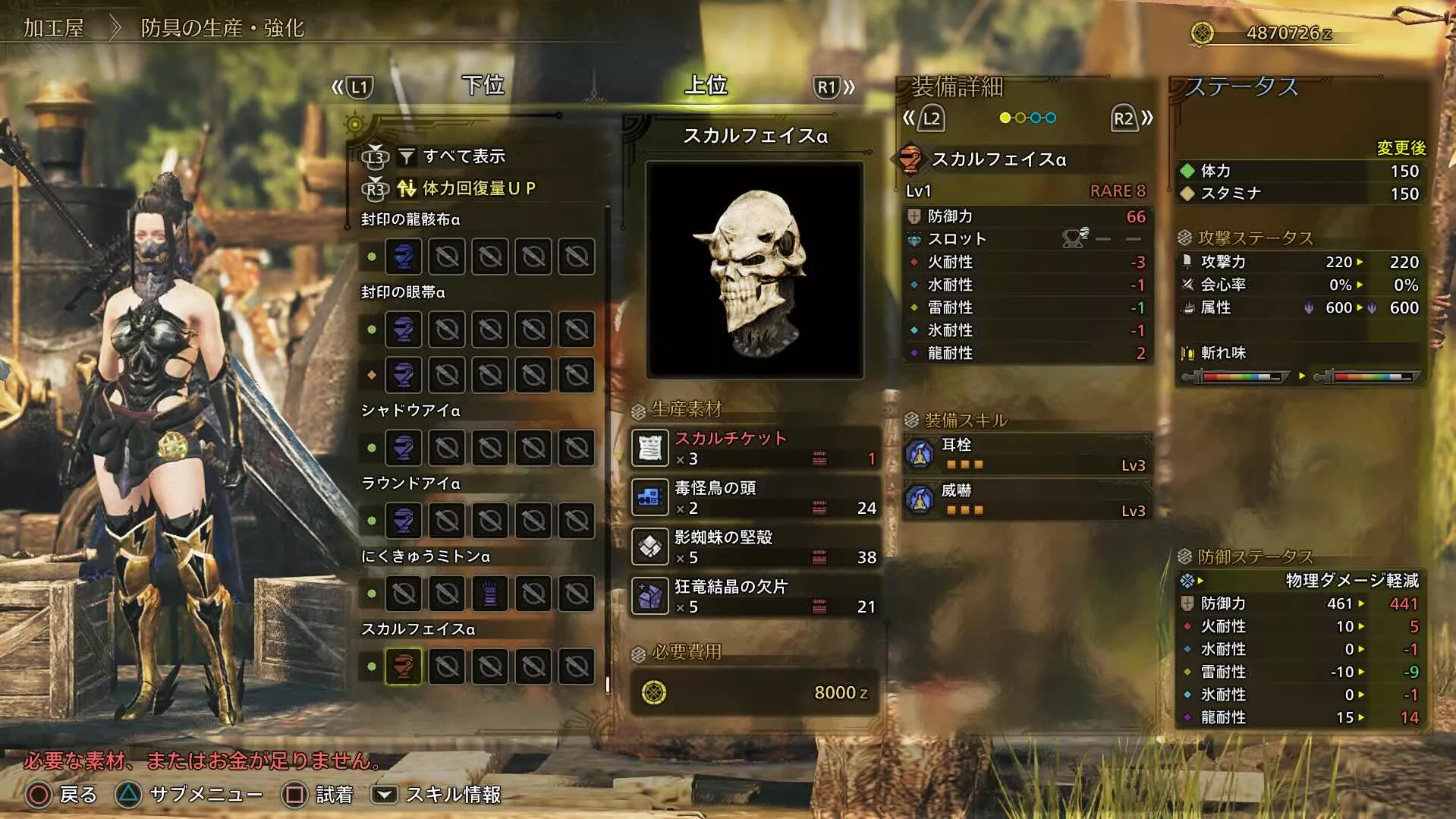
Task: Click the L2 page switch arrow
Action: (x=930, y=117)
